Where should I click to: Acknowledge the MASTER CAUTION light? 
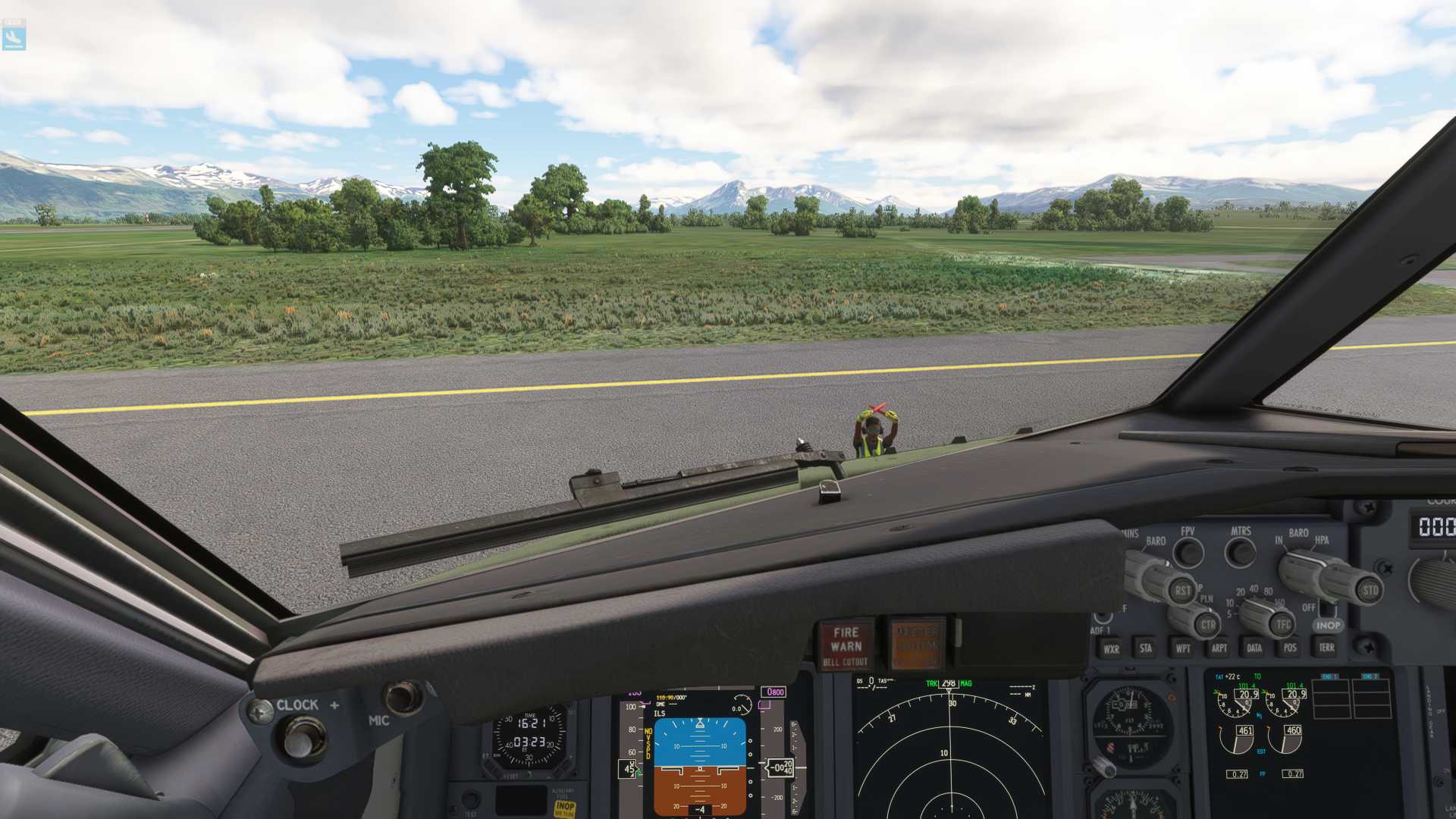tap(917, 645)
